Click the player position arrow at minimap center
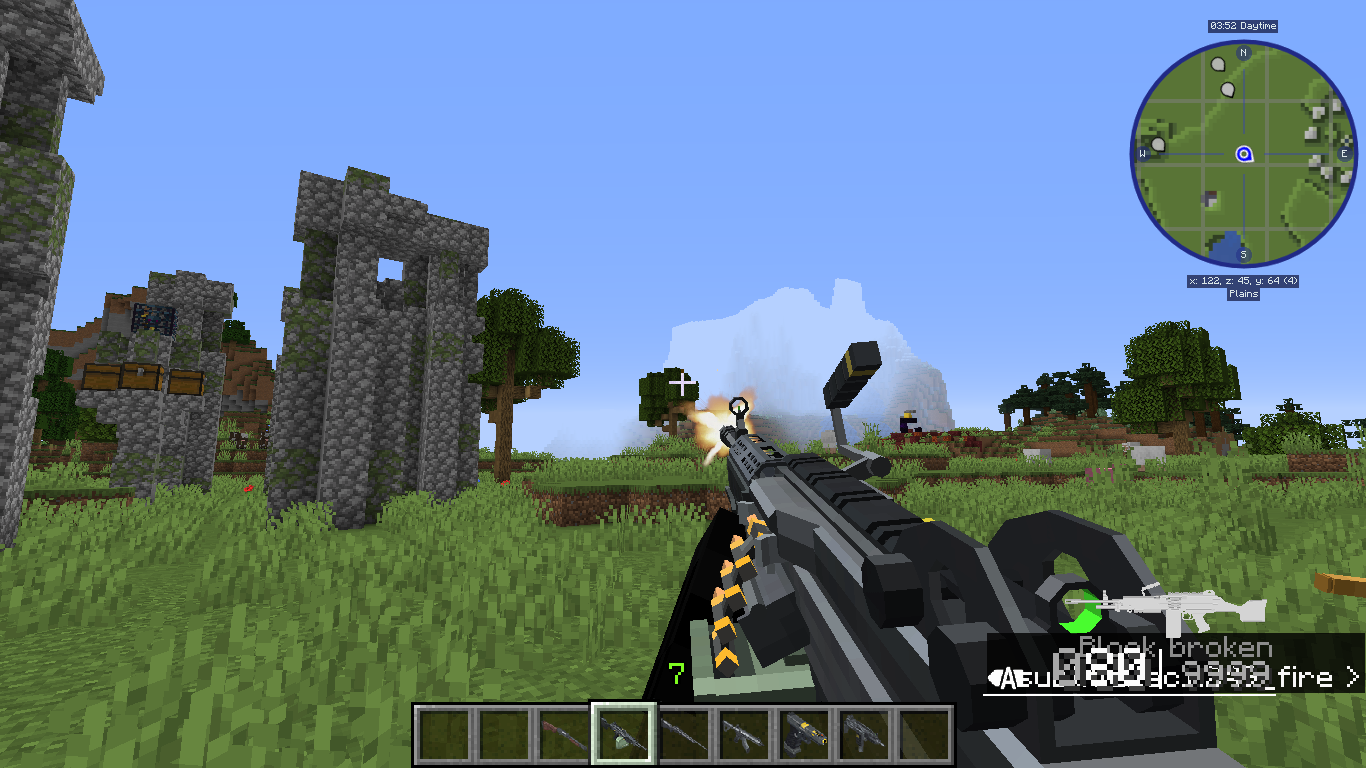Viewport: 1366px width, 768px height. tap(1242, 155)
